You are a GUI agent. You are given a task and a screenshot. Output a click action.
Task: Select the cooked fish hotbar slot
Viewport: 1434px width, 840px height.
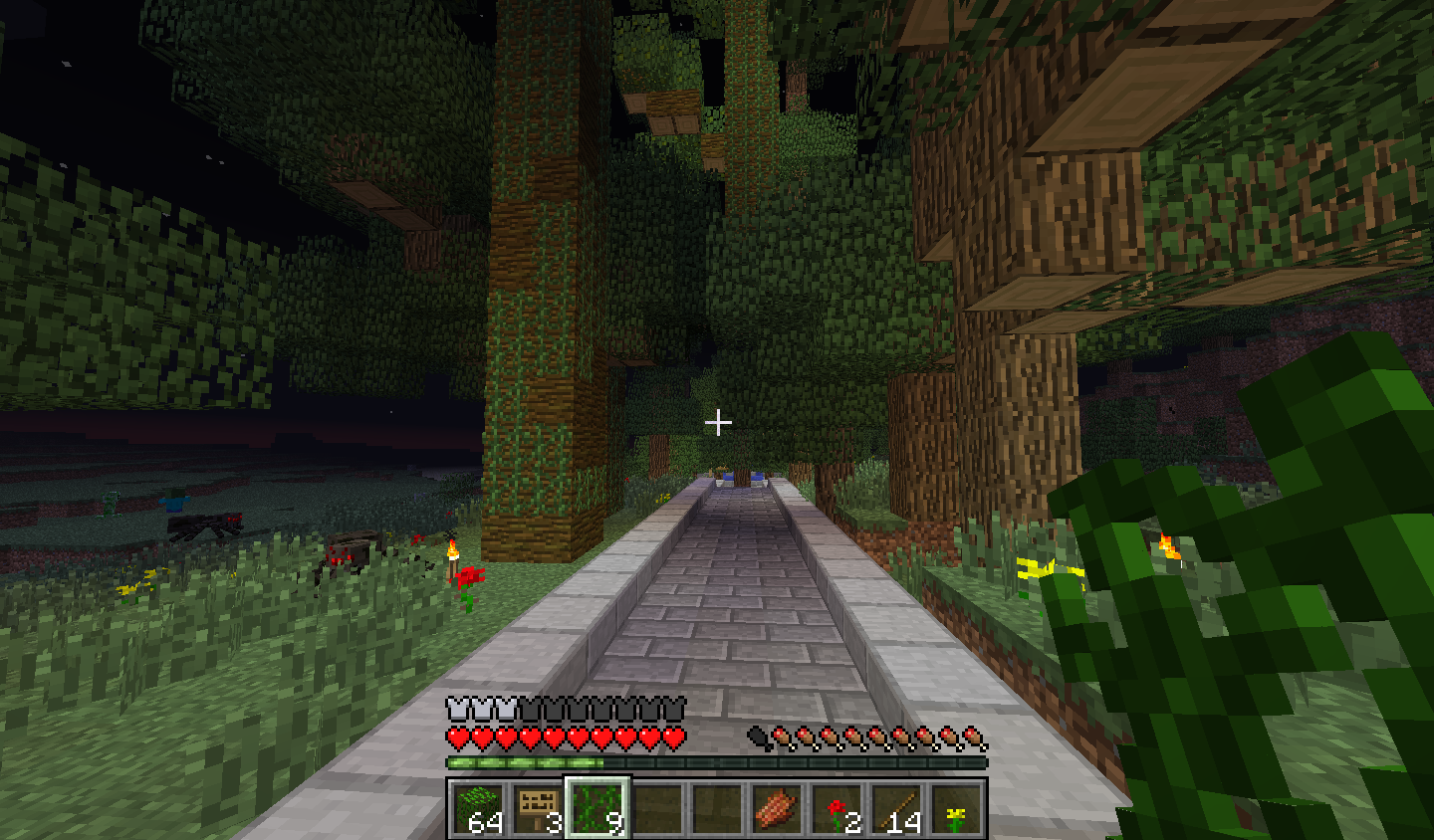[776, 807]
